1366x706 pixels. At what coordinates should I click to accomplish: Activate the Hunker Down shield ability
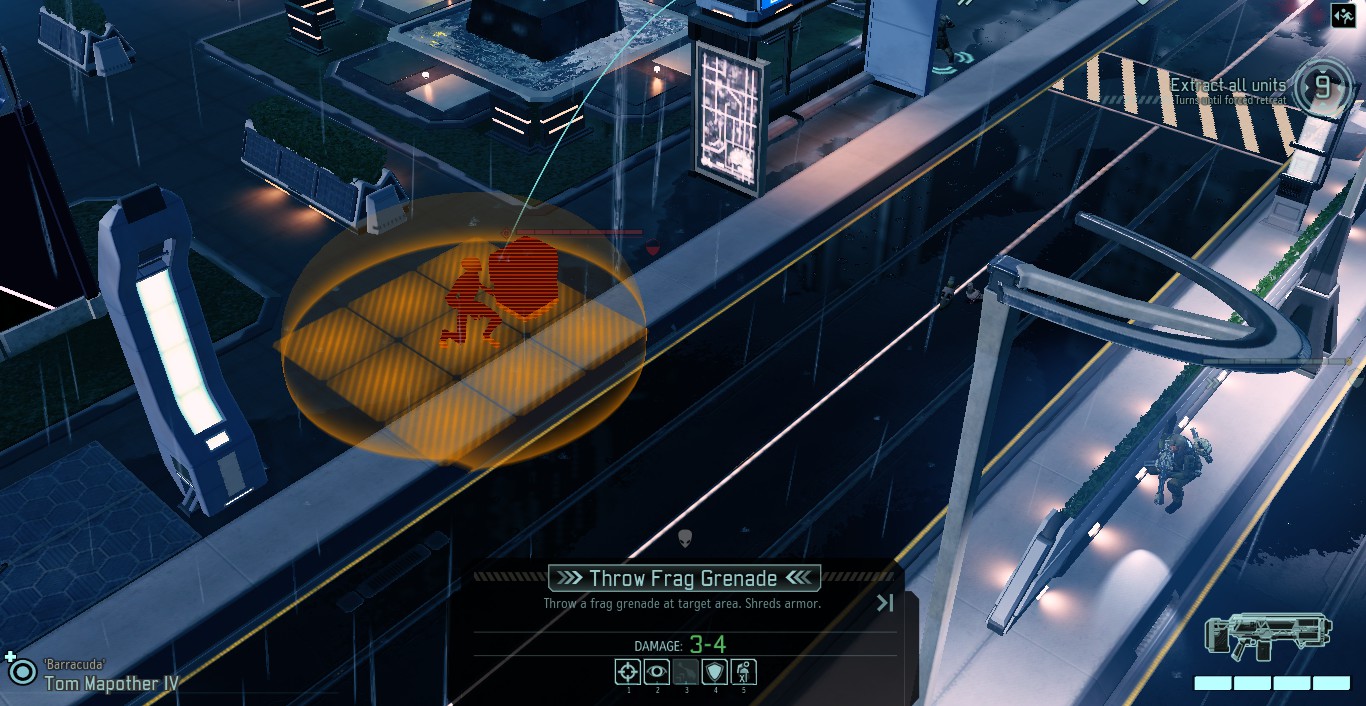tap(714, 672)
